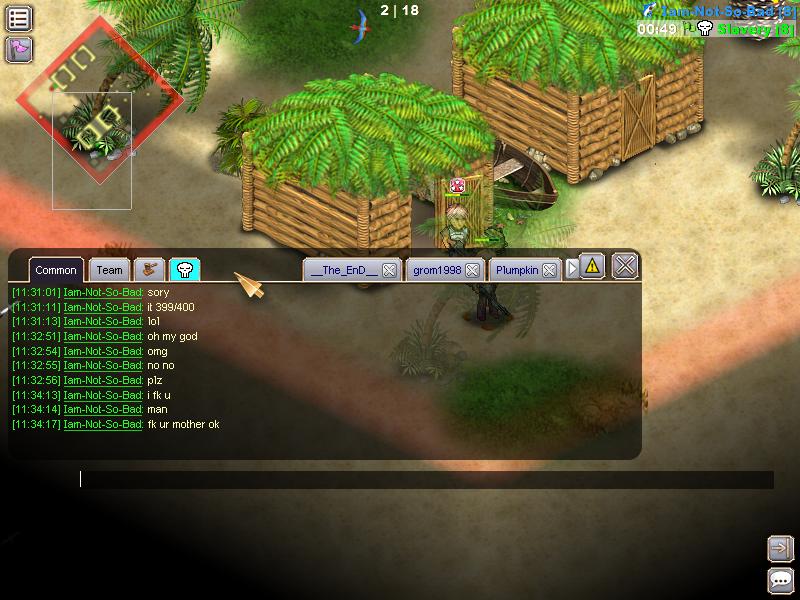
Task: Close the chat window
Action: 625,266
